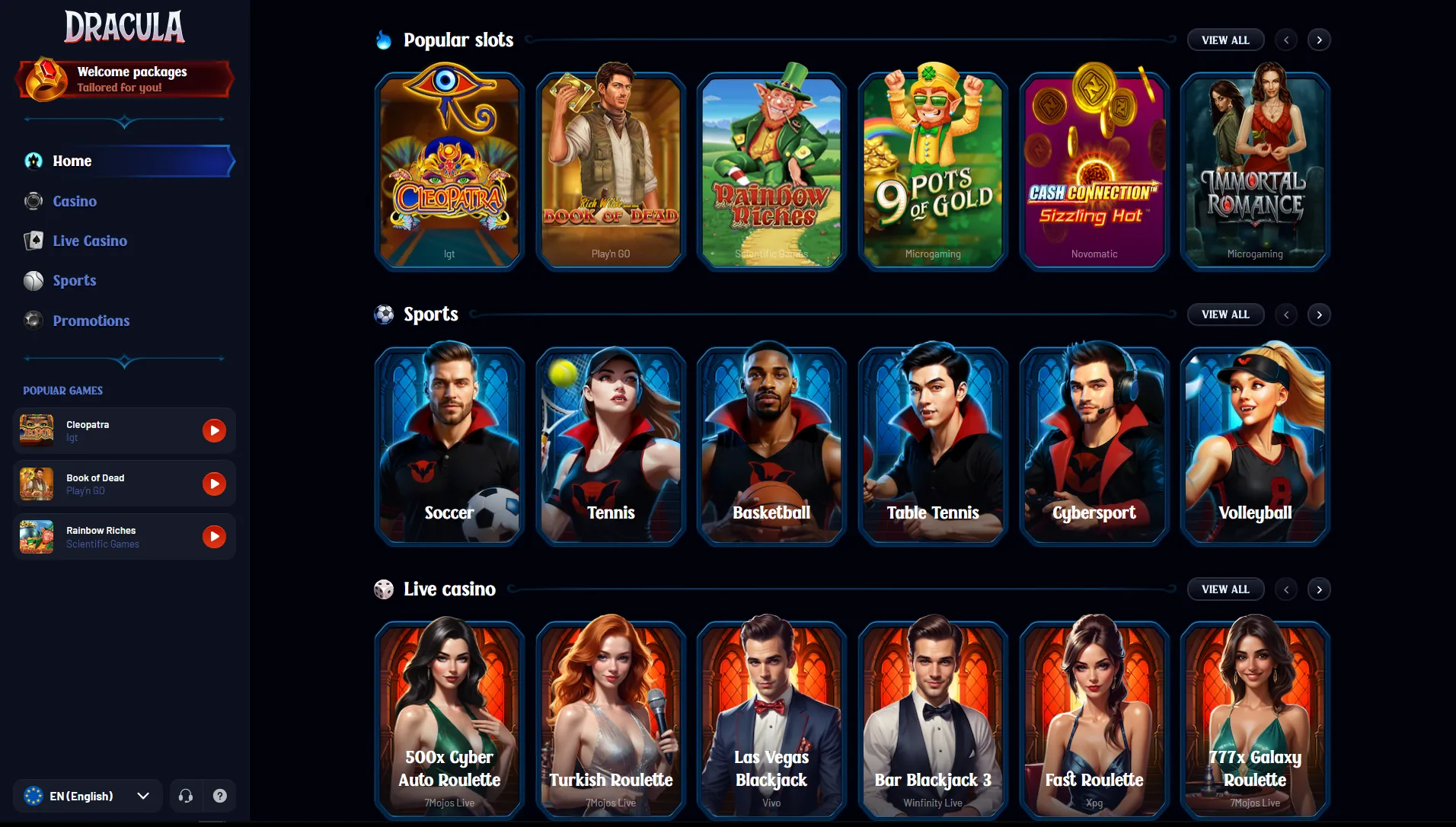Click the Welcome packages banner
This screenshot has width=1456, height=827.
coord(124,78)
